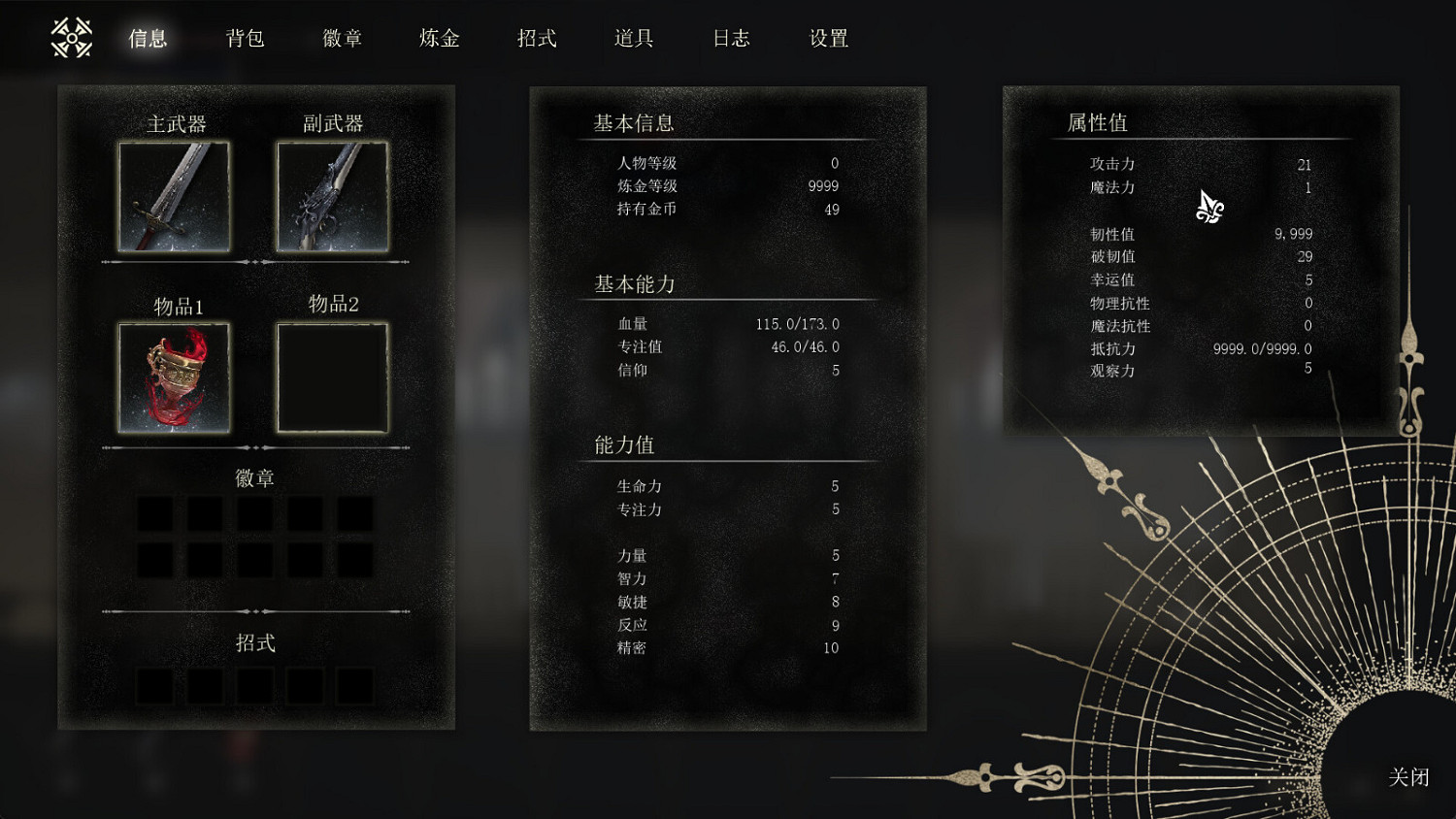Open the 道具 items menu
Image resolution: width=1456 pixels, height=819 pixels.
(633, 39)
